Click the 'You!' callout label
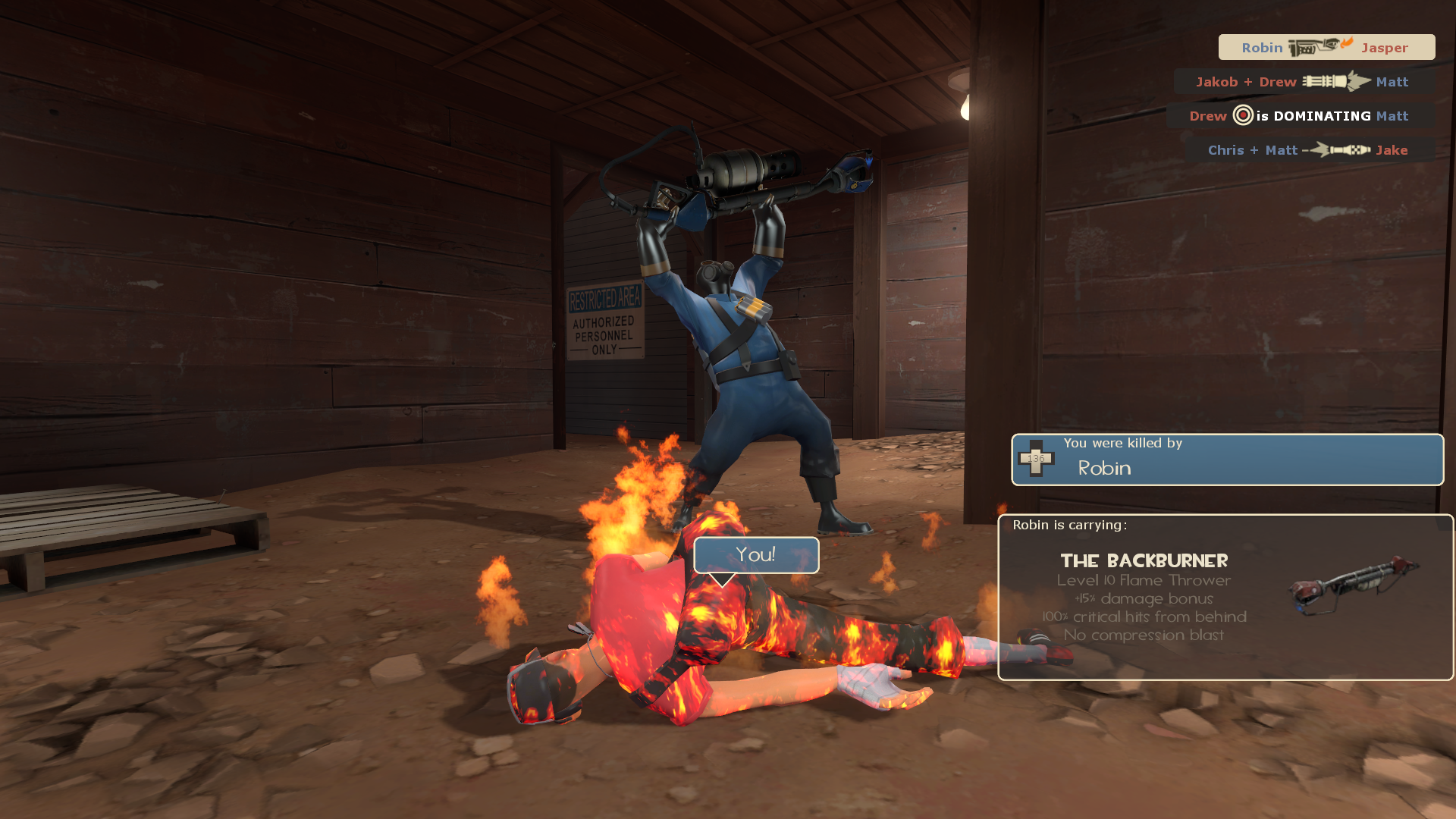The width and height of the screenshot is (1456, 819). click(x=755, y=555)
